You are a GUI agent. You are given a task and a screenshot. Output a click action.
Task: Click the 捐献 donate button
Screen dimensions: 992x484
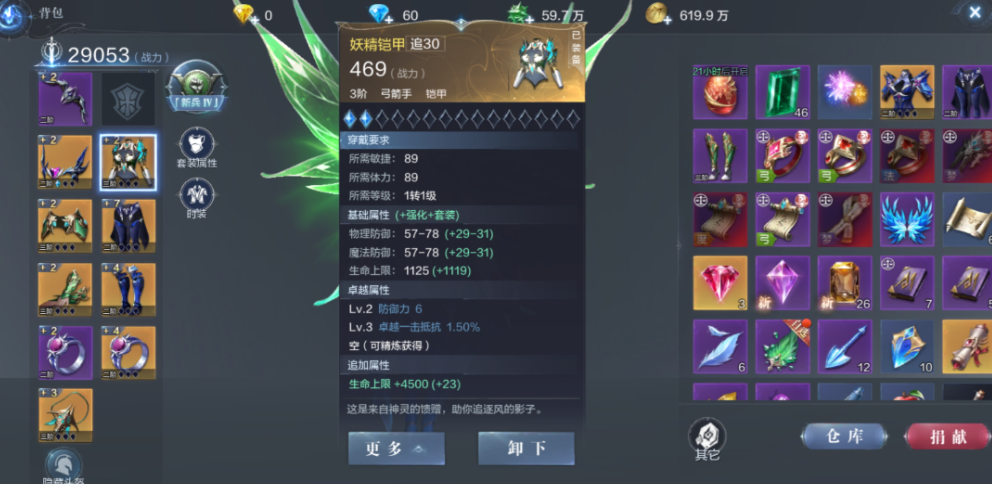(x=946, y=436)
